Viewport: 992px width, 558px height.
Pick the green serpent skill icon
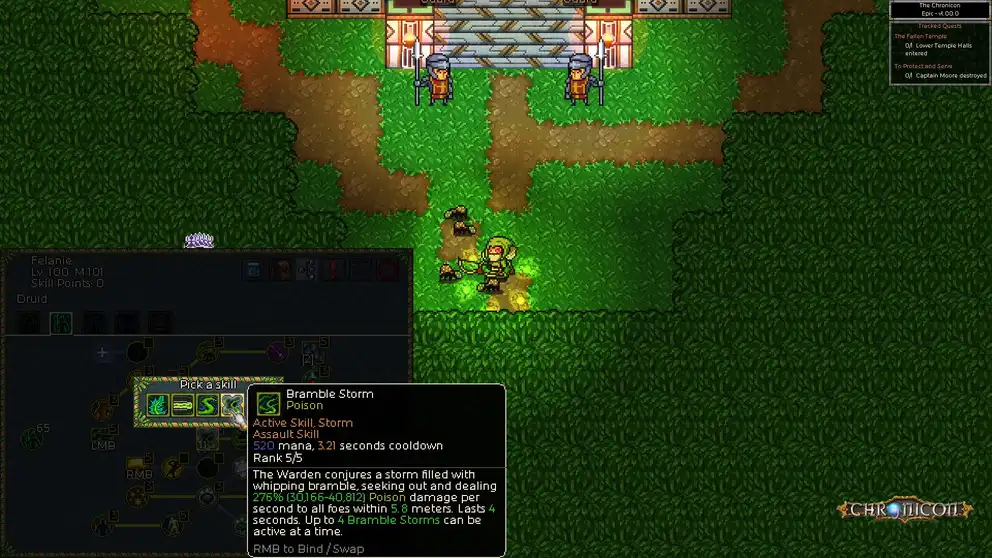tap(207, 405)
